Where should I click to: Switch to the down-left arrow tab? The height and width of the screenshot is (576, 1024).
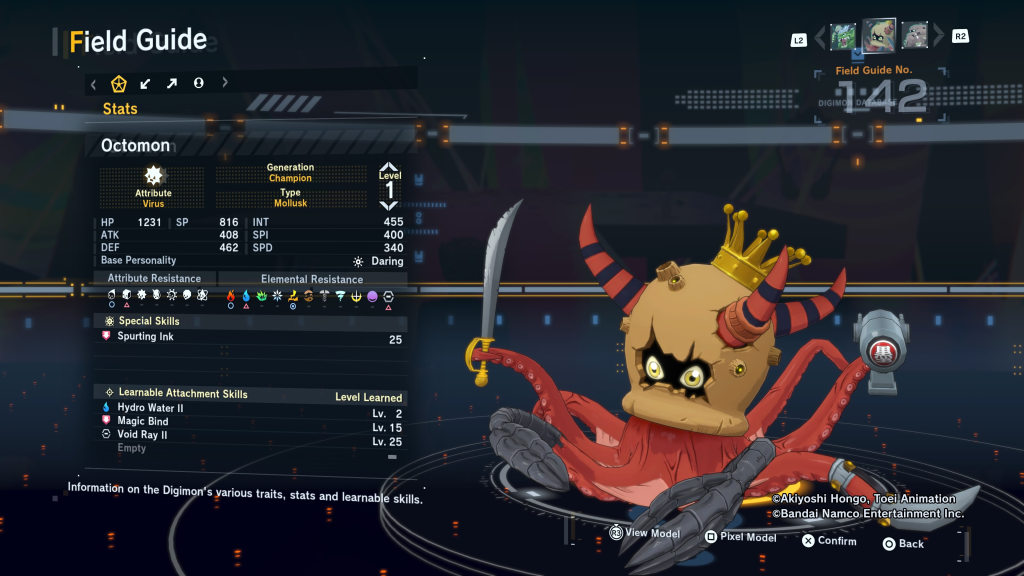tap(146, 83)
